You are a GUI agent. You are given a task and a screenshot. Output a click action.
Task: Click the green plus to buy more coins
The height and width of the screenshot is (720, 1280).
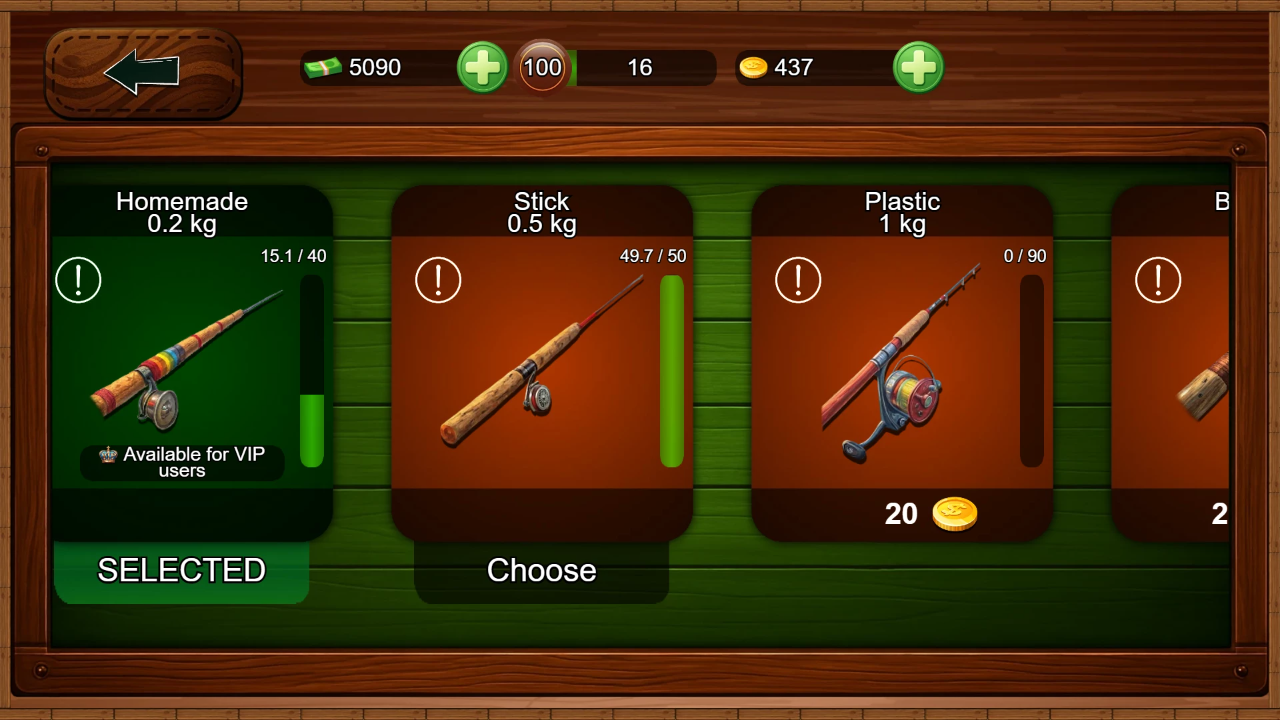tap(918, 67)
